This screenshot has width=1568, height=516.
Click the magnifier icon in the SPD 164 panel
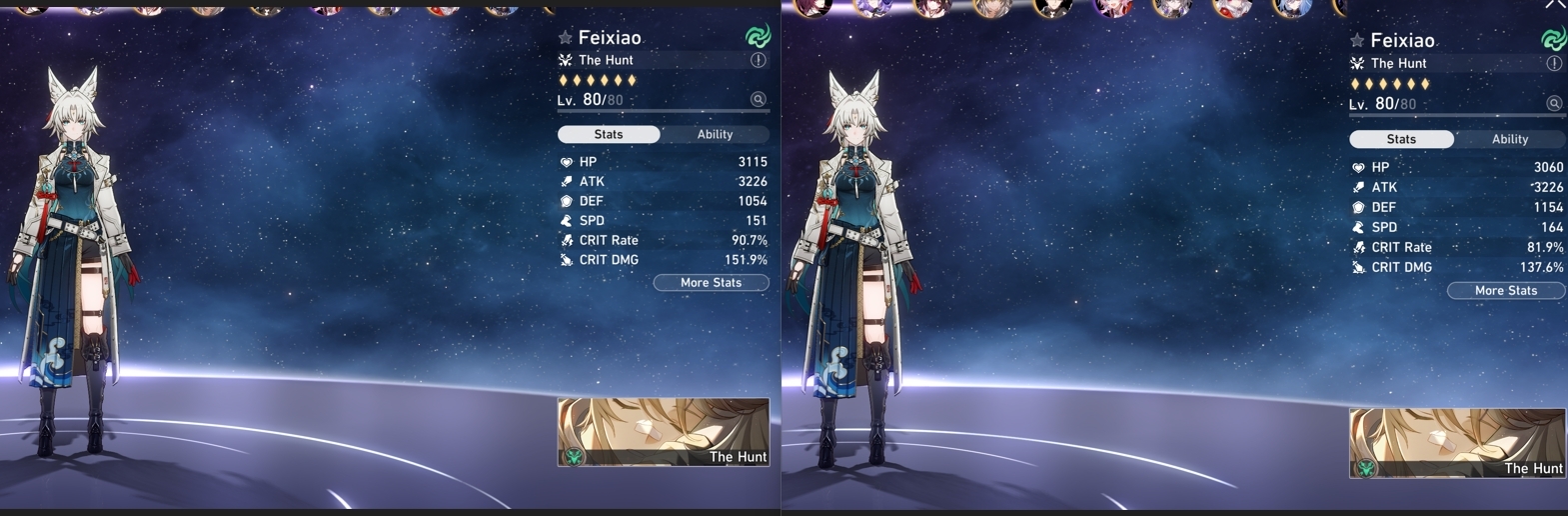pos(1554,103)
